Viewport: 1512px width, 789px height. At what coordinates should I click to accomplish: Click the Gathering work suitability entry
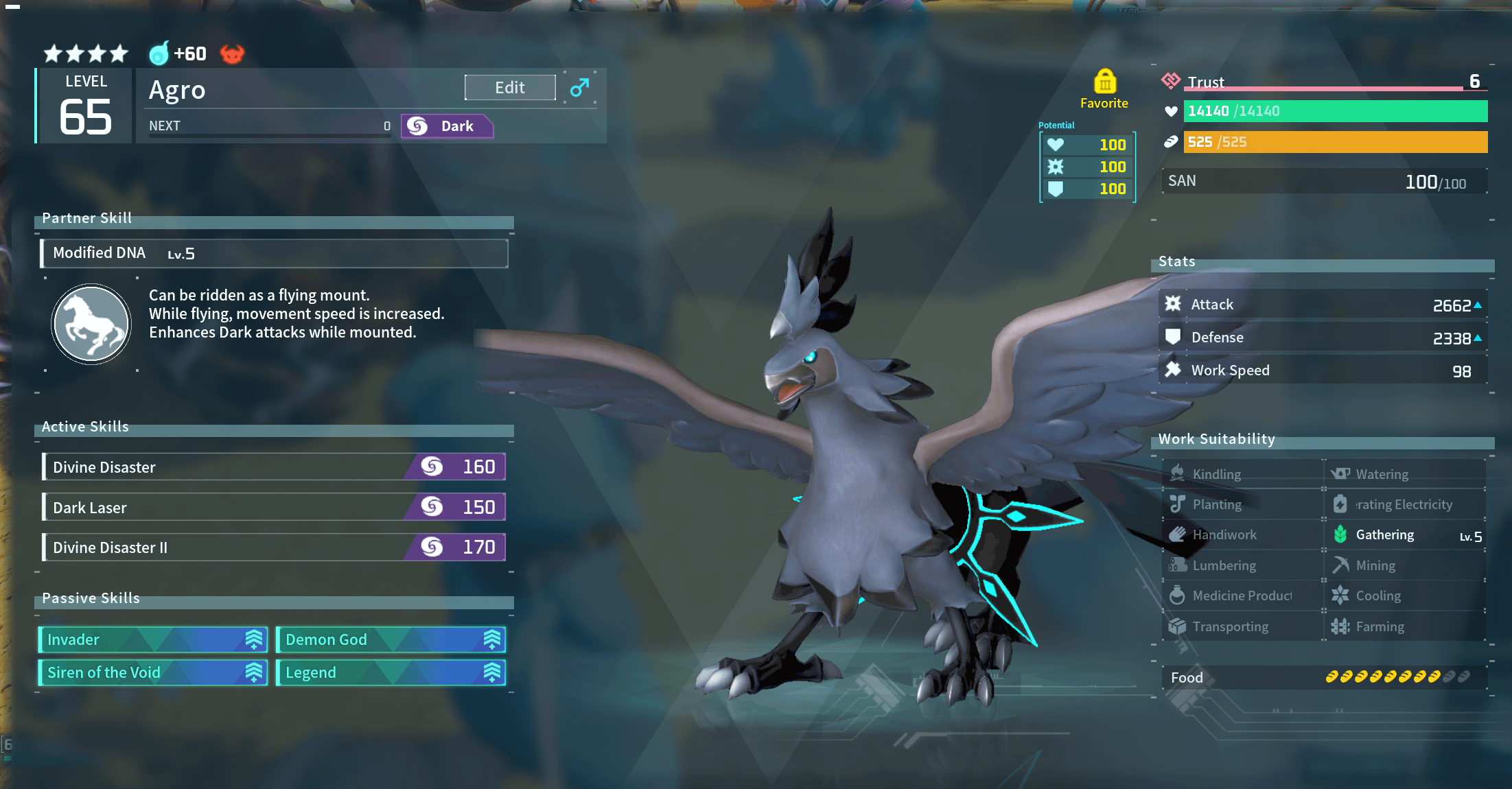[1404, 535]
